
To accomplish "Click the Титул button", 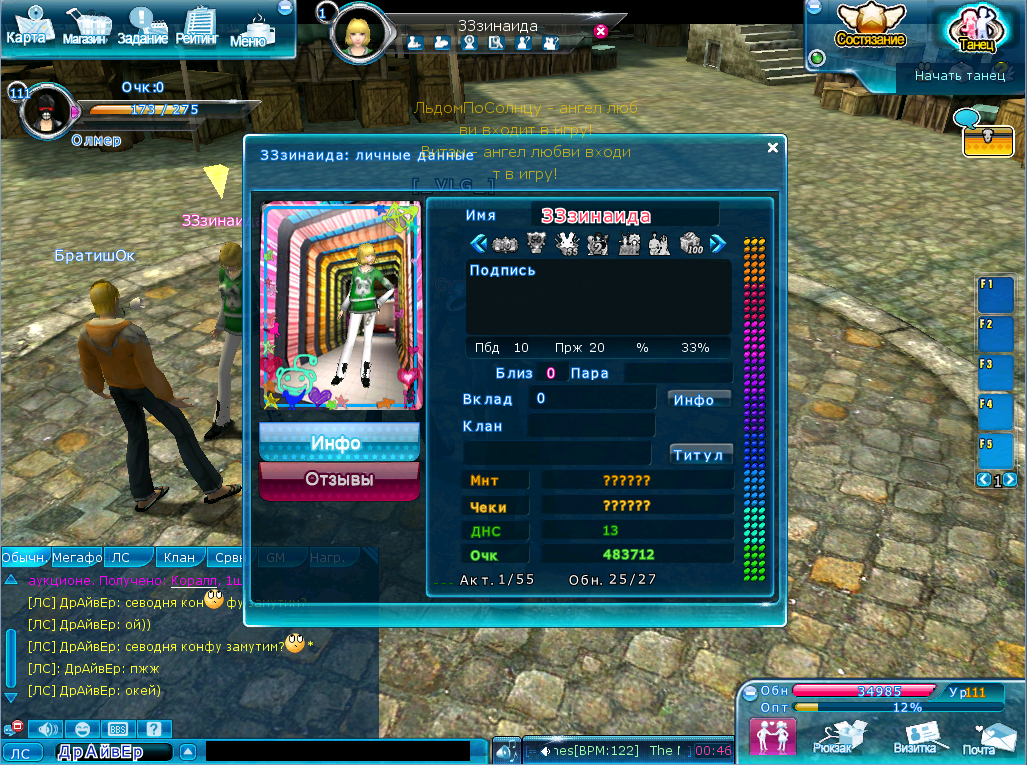I will 700,455.
